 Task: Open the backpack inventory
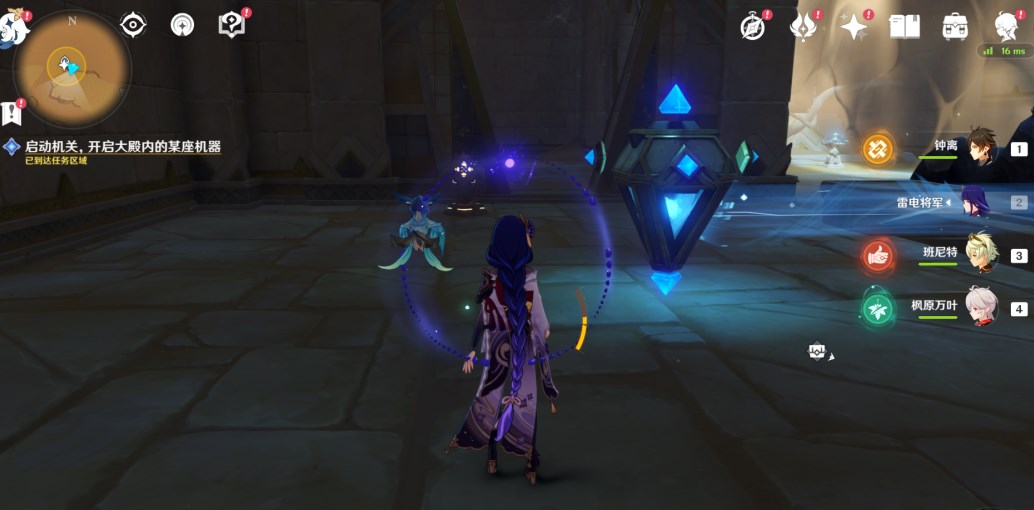click(955, 27)
